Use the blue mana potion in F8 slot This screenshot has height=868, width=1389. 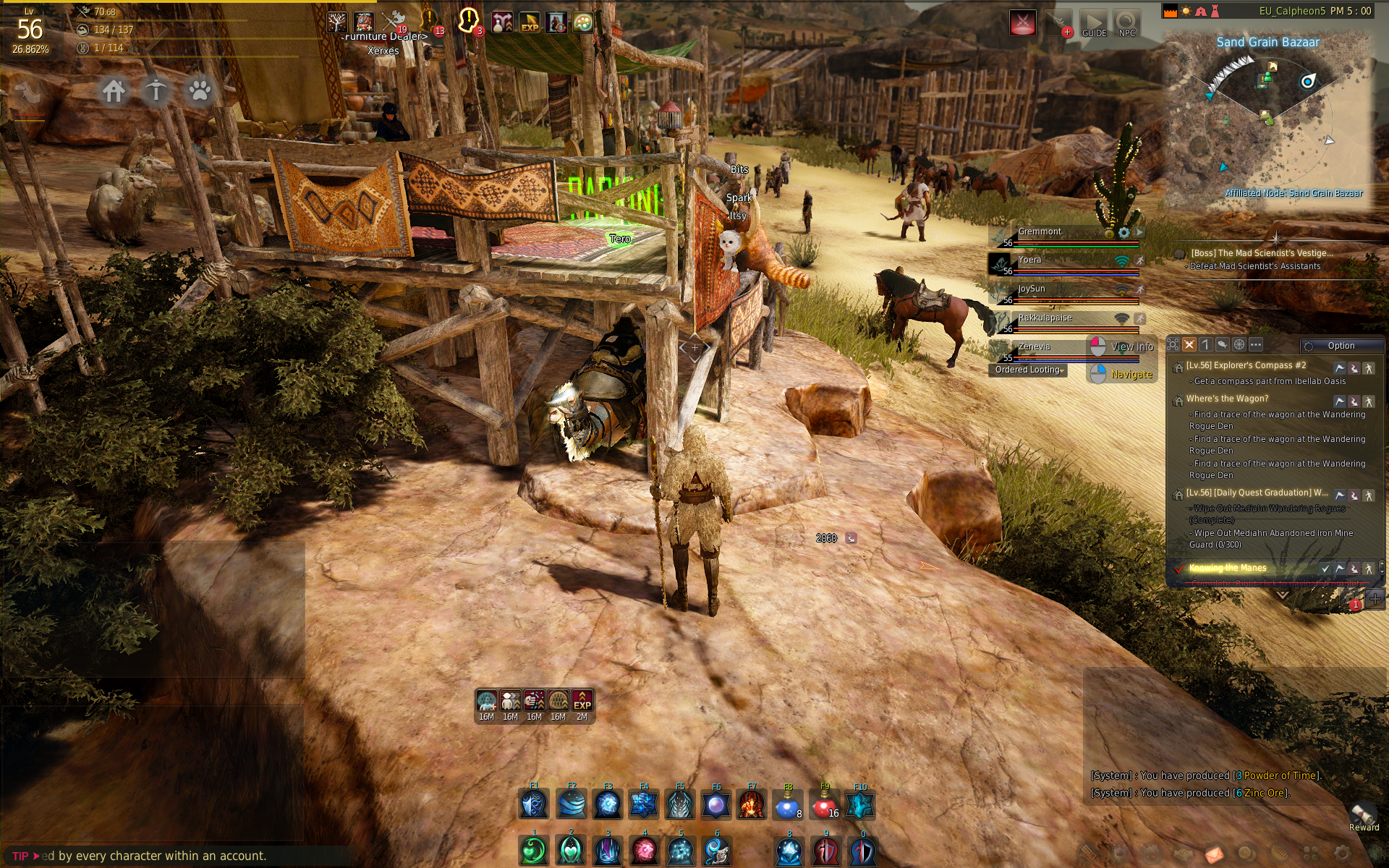pyautogui.click(x=788, y=804)
